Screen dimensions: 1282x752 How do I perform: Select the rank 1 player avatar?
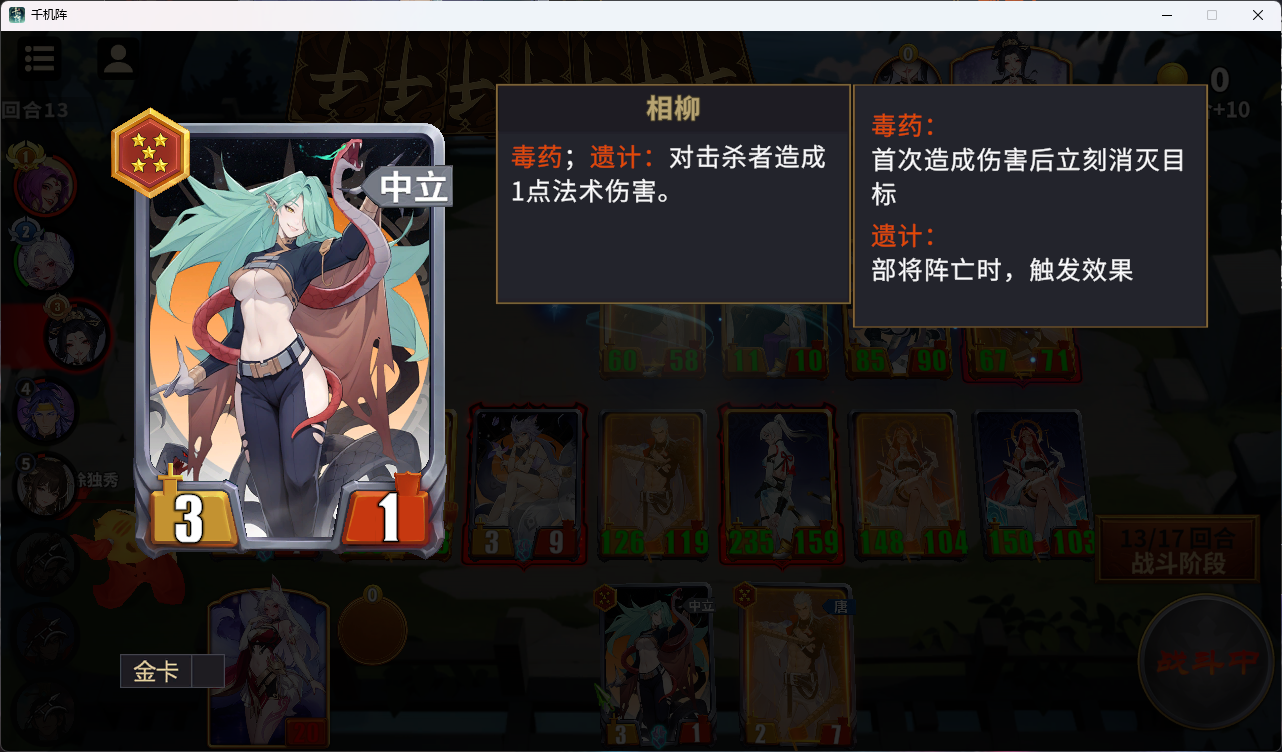(44, 185)
